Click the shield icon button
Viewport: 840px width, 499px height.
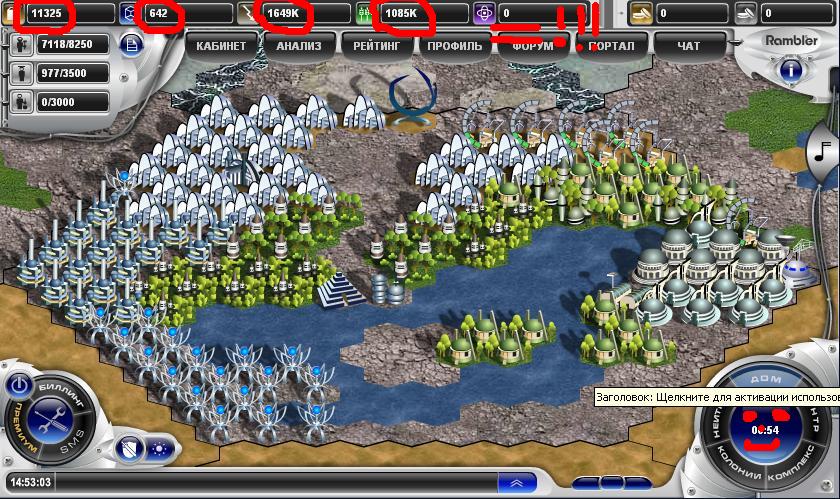point(129,448)
